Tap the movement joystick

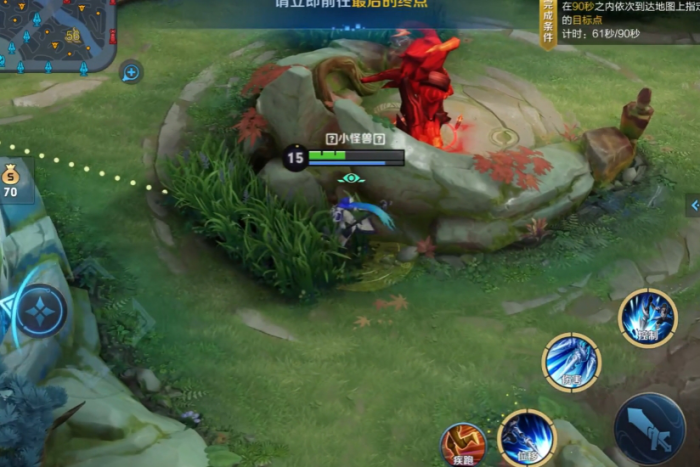(42, 311)
